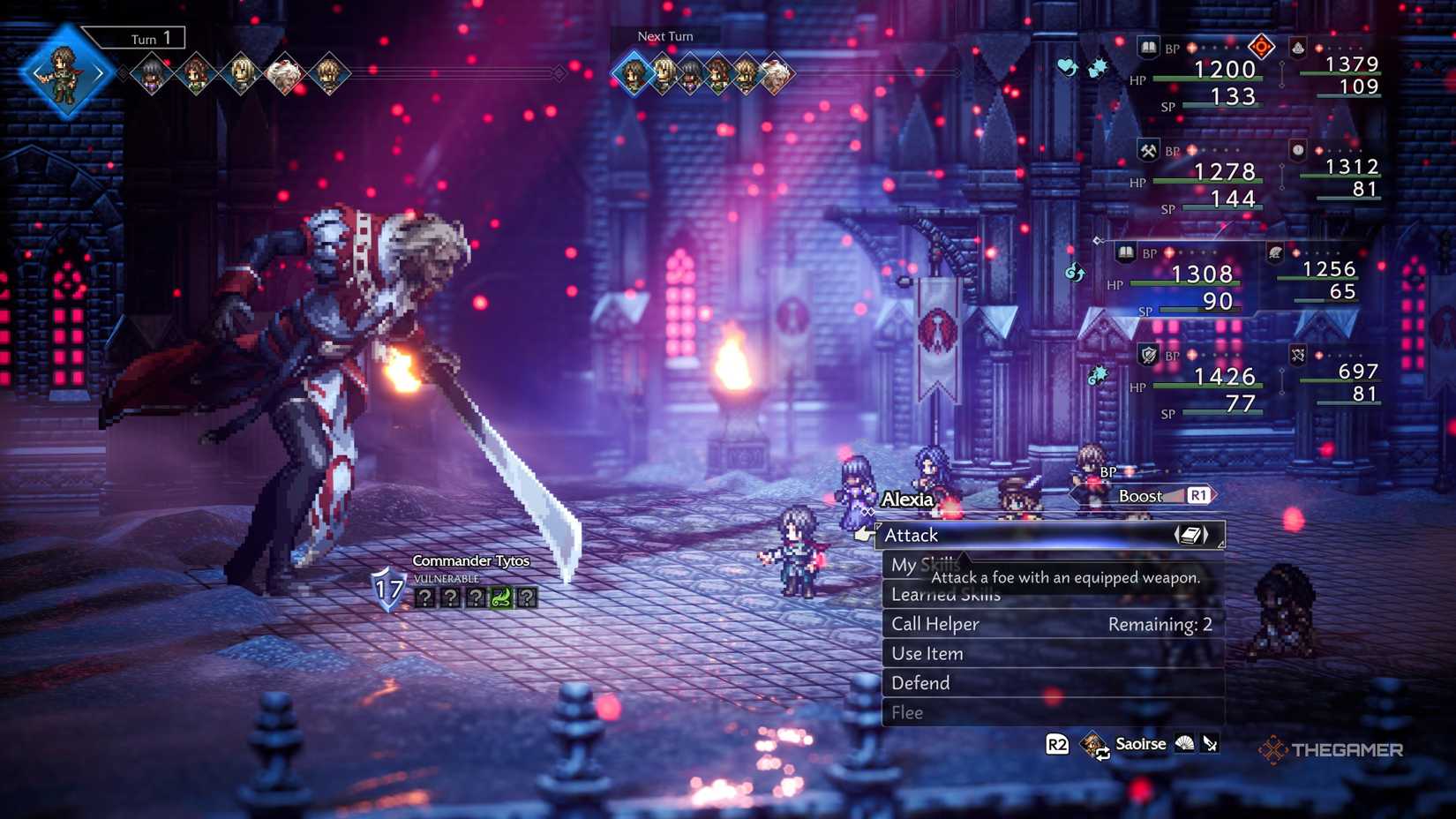The image size is (1456, 819).
Task: Select Defend from the command menu
Action: coord(919,682)
